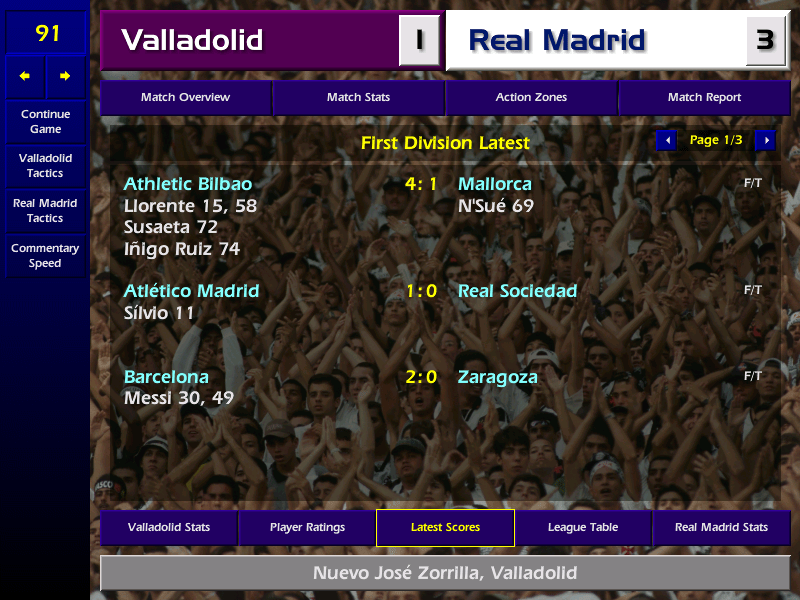This screenshot has height=600, width=800.
Task: Change the Commentary Speed
Action: tap(45, 255)
